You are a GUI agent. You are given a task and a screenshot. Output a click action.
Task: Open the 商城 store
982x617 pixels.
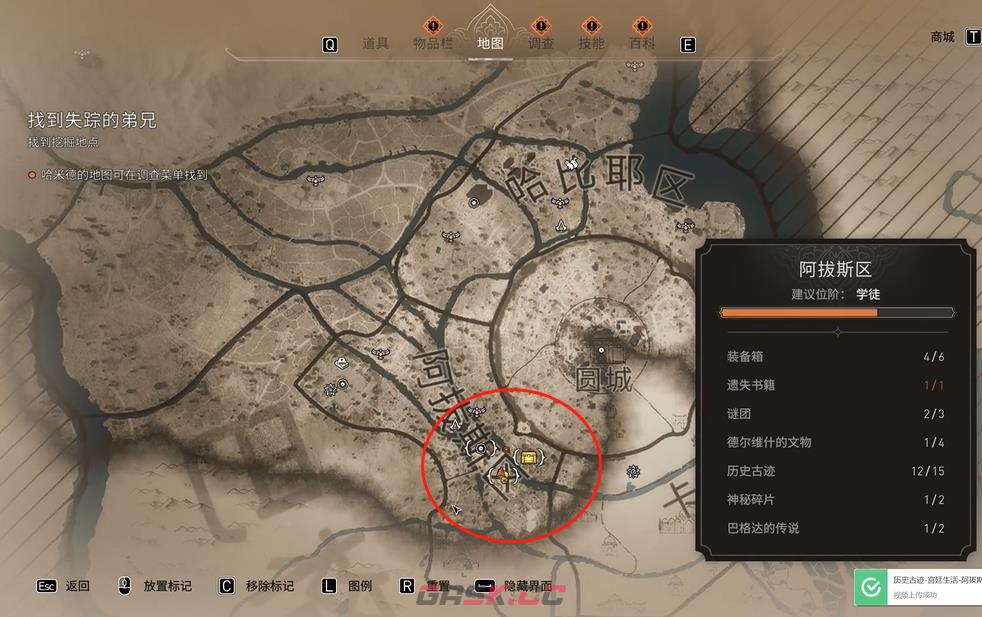[x=942, y=37]
